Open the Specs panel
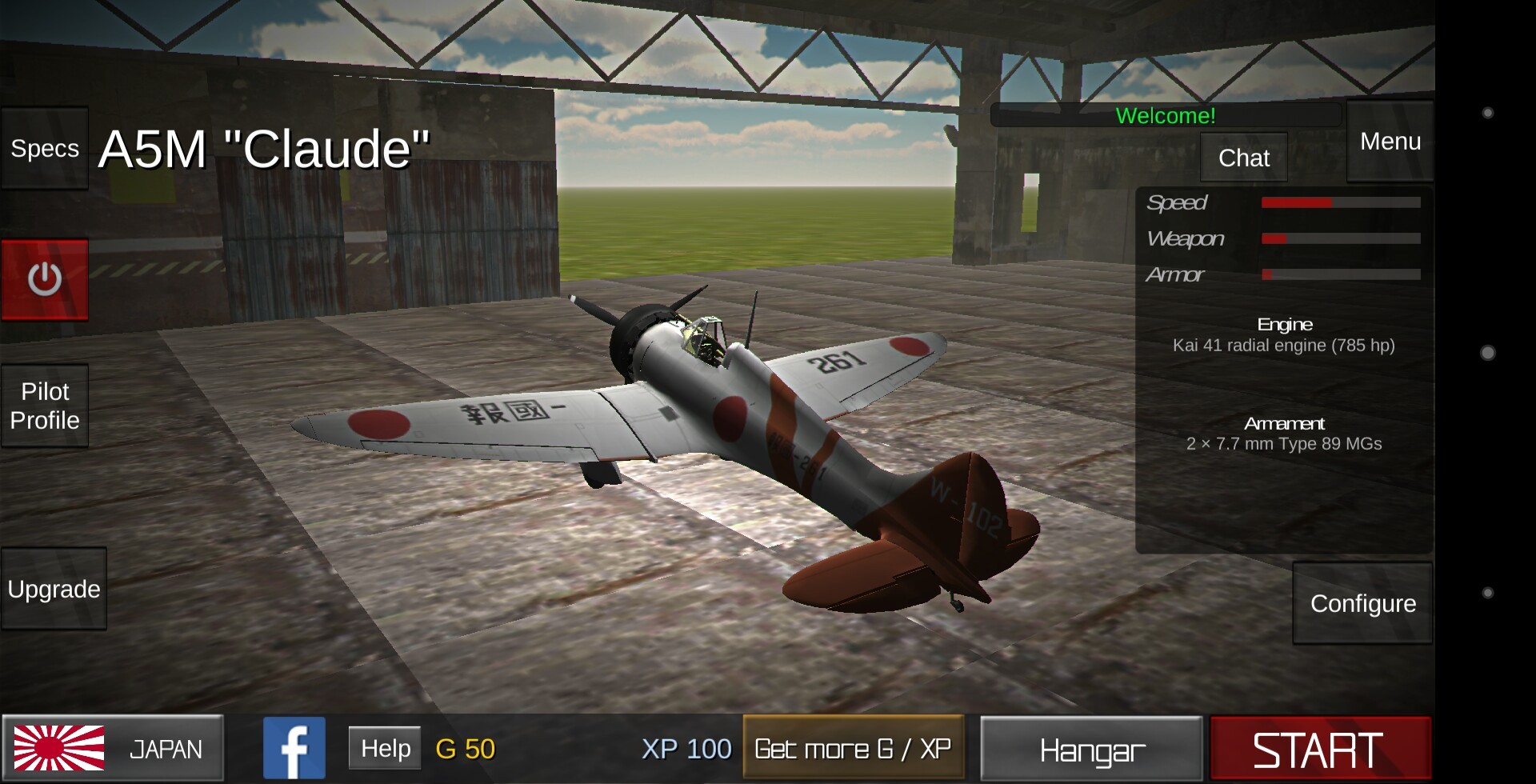1536x784 pixels. (45, 149)
